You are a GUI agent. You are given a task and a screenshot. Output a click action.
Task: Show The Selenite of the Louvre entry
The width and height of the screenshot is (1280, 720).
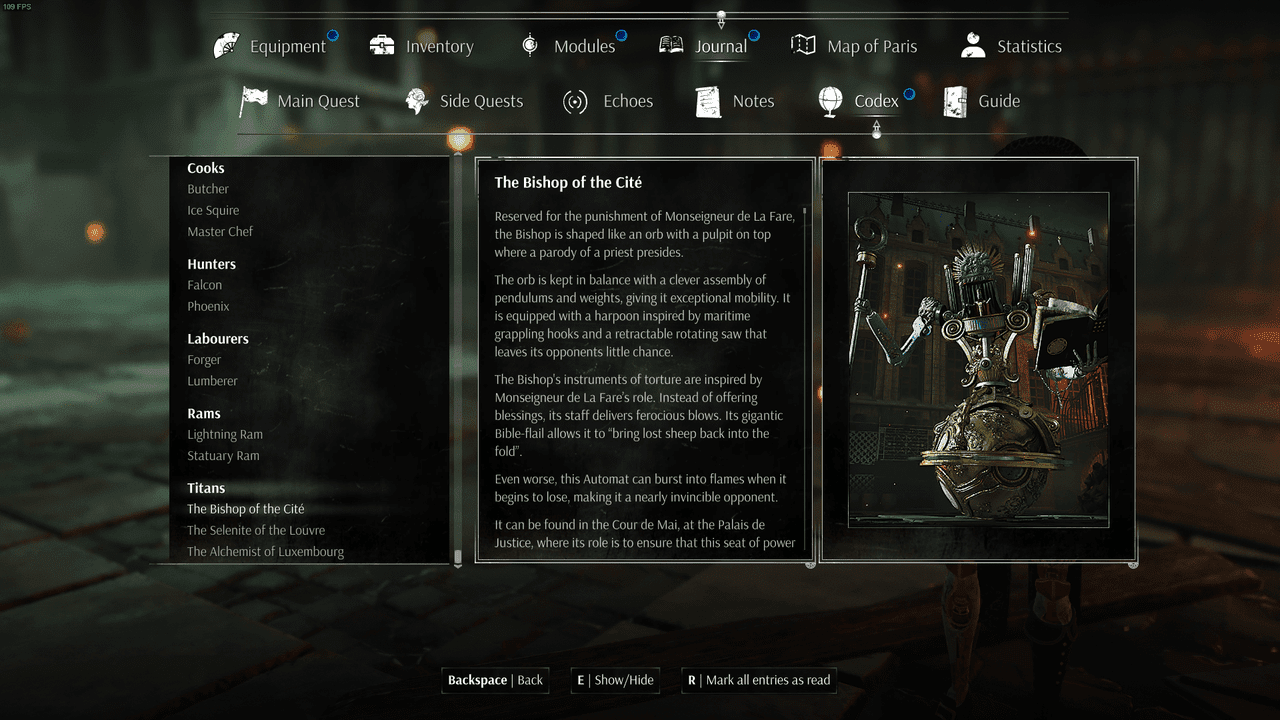pos(256,530)
